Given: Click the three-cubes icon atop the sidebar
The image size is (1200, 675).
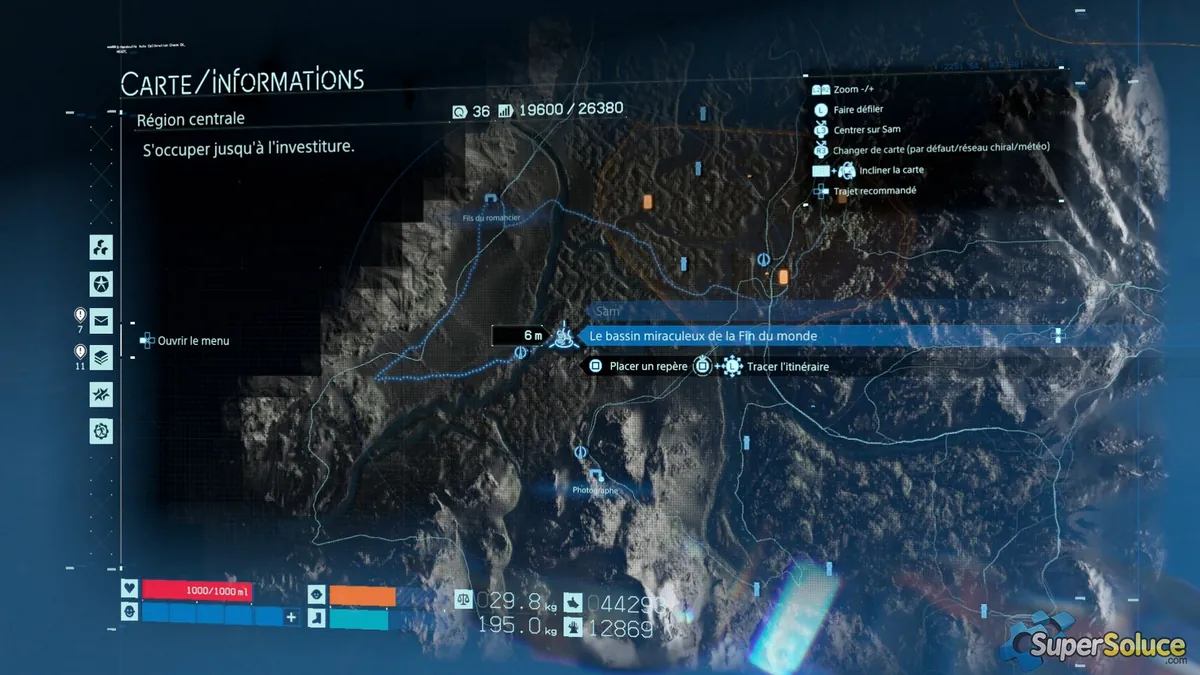Looking at the screenshot, I should click(x=101, y=247).
